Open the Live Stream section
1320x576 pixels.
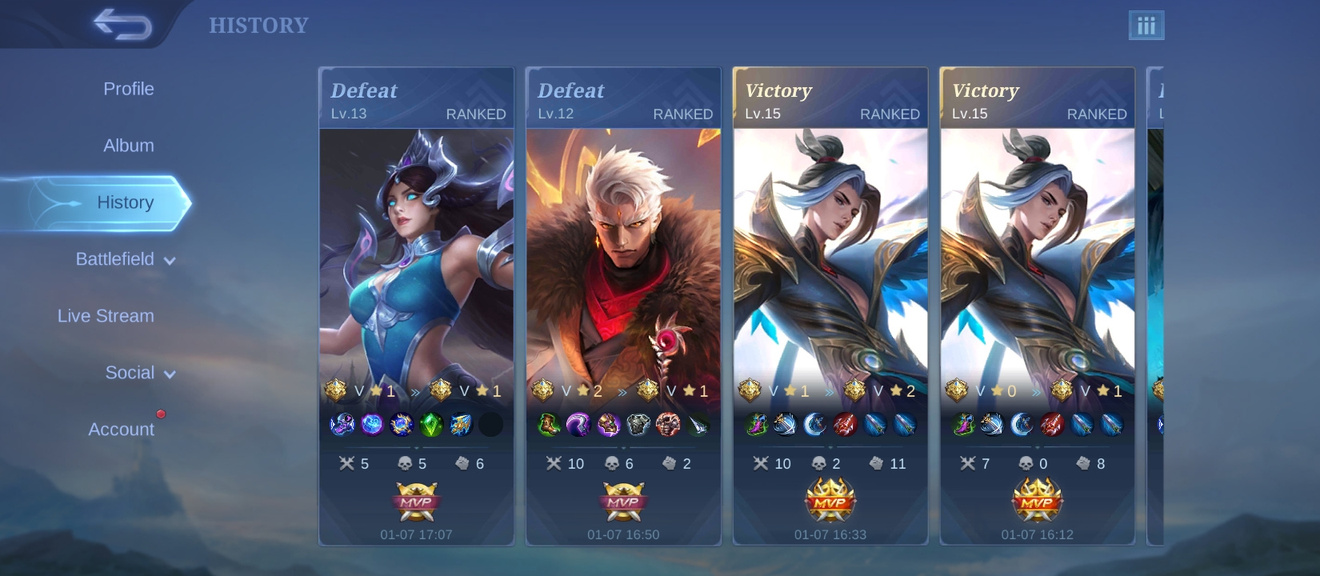(x=106, y=316)
